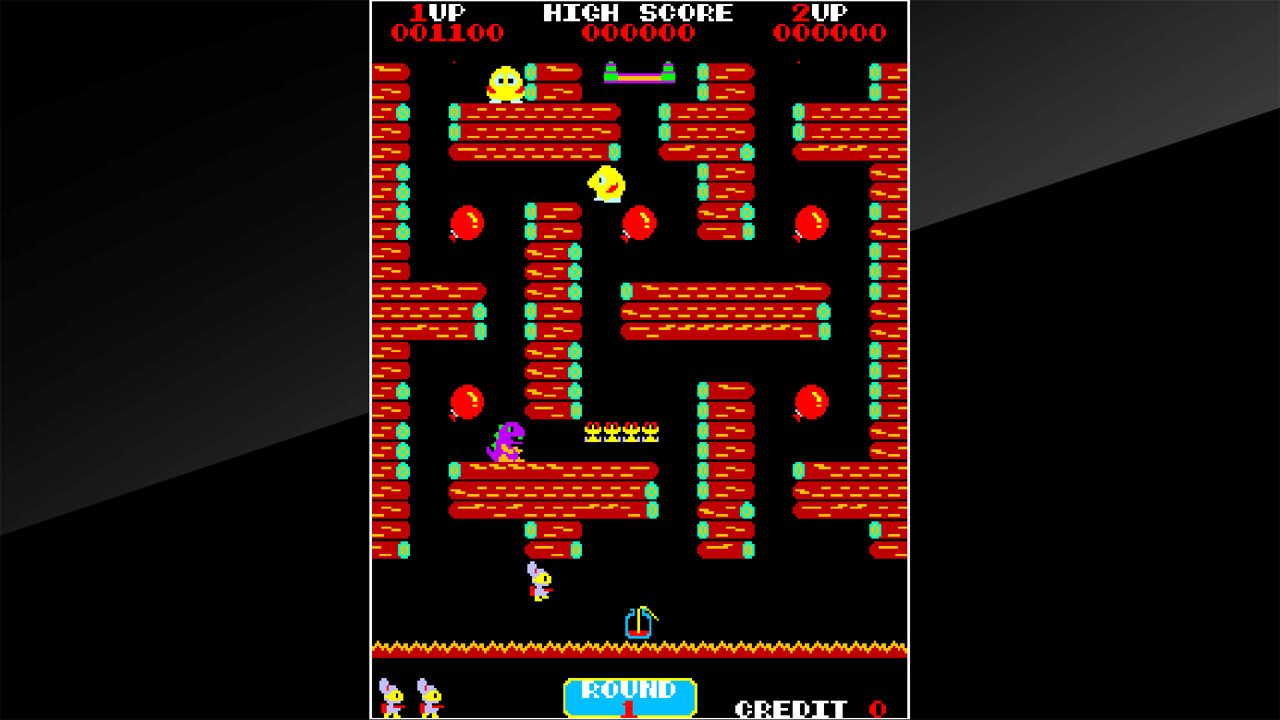This screenshot has width=1280, height=720.
Task: Click the 2UP label in the top right
Action: [x=822, y=13]
